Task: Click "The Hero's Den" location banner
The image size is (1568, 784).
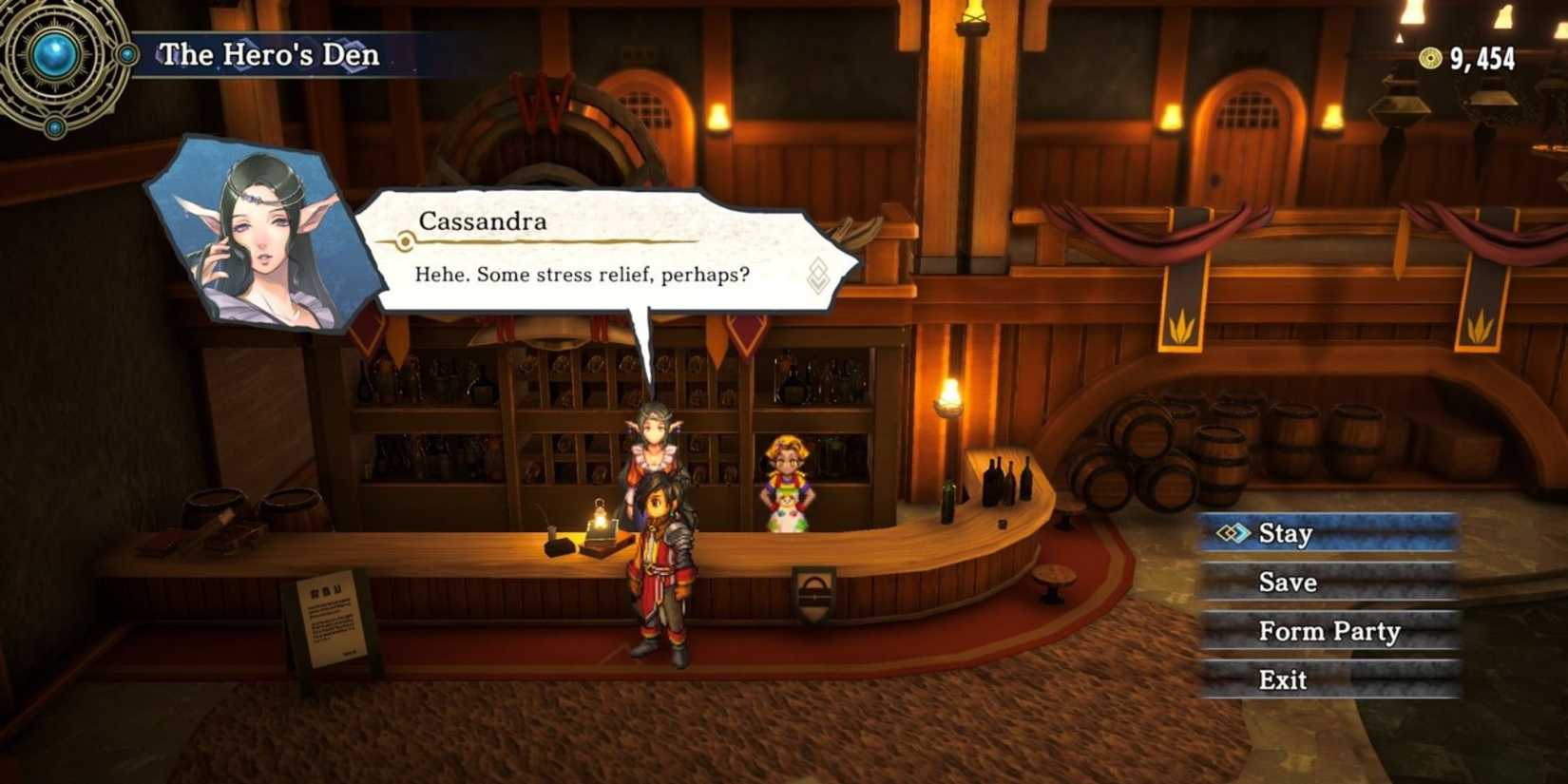Action: (269, 54)
